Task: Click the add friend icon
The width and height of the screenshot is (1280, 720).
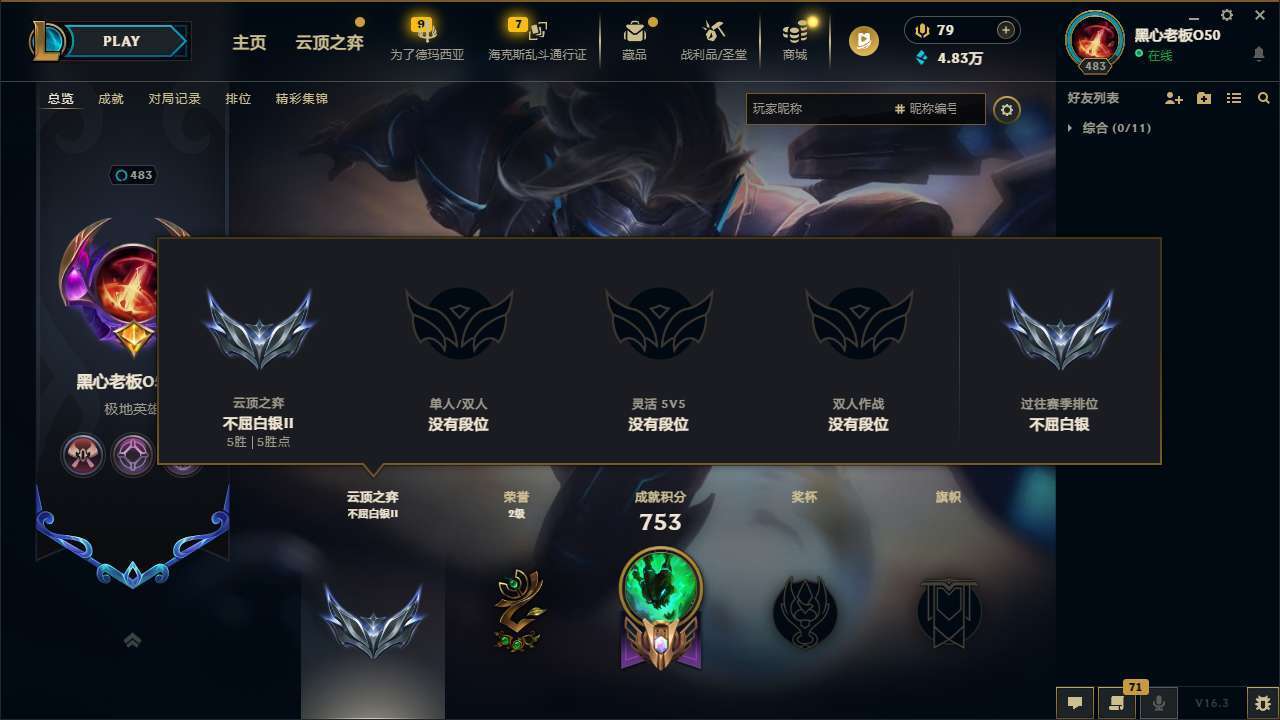Action: point(1174,98)
